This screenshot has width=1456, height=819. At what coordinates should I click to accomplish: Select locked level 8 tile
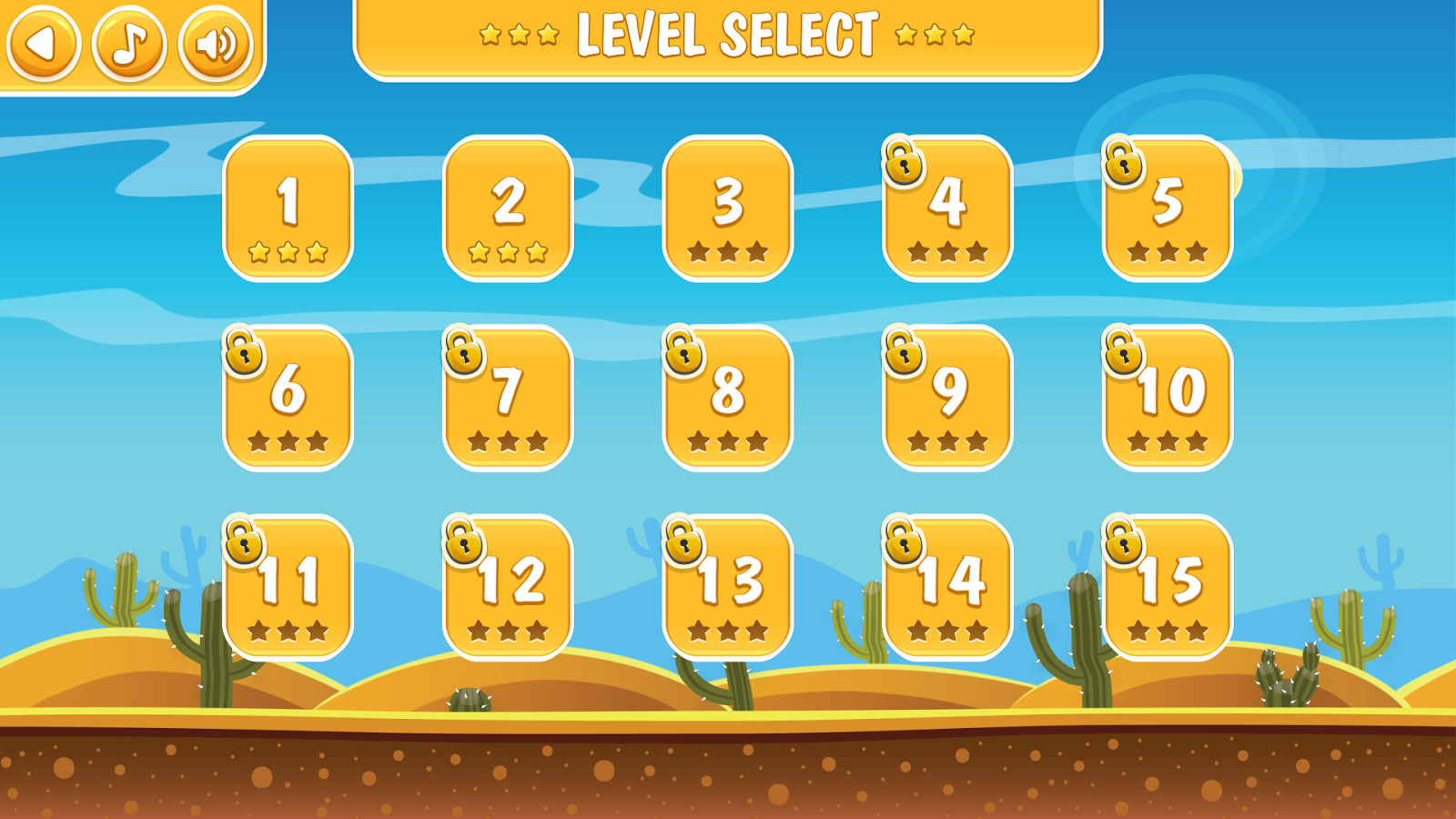tap(728, 398)
